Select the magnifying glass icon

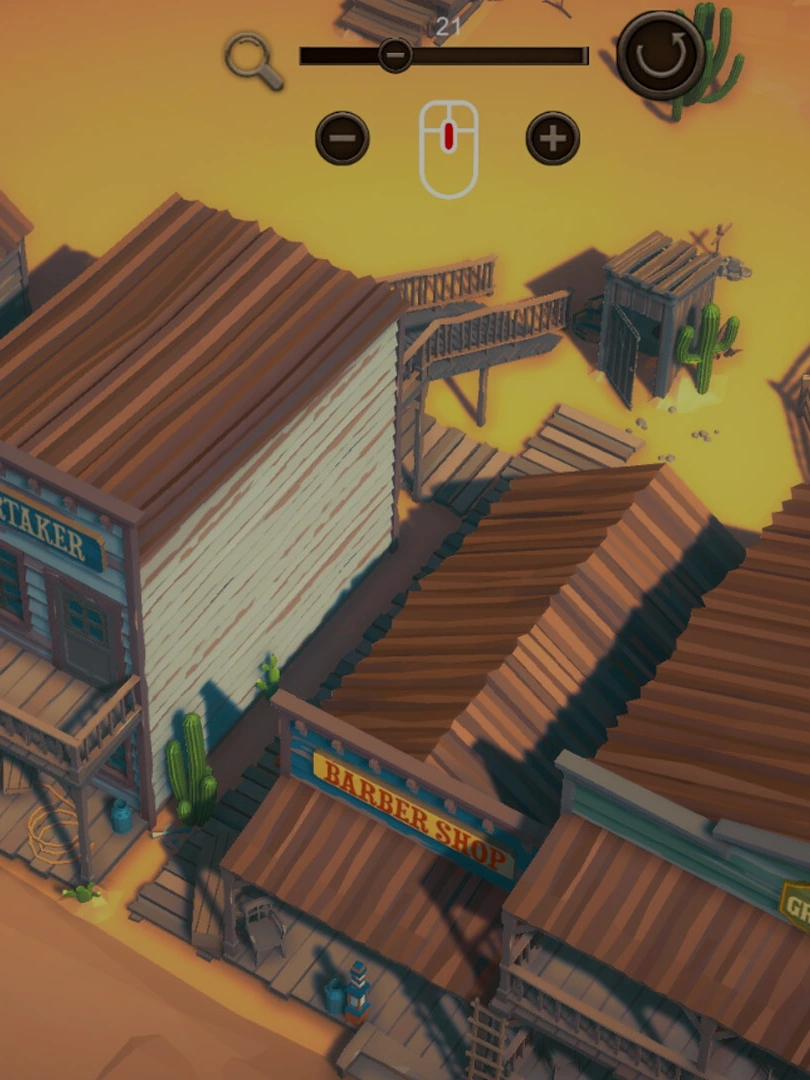253,59
